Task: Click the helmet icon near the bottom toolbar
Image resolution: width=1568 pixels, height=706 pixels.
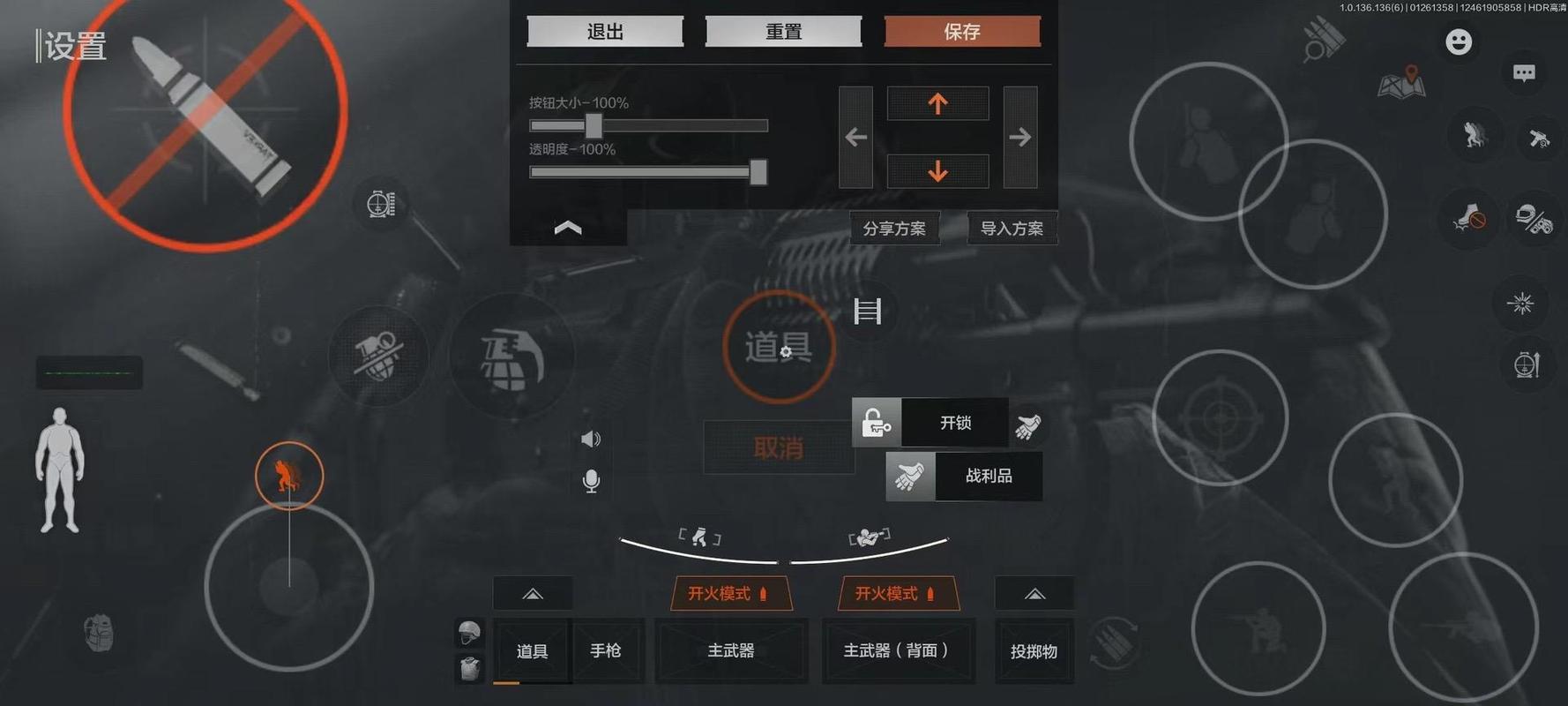Action: [x=468, y=632]
